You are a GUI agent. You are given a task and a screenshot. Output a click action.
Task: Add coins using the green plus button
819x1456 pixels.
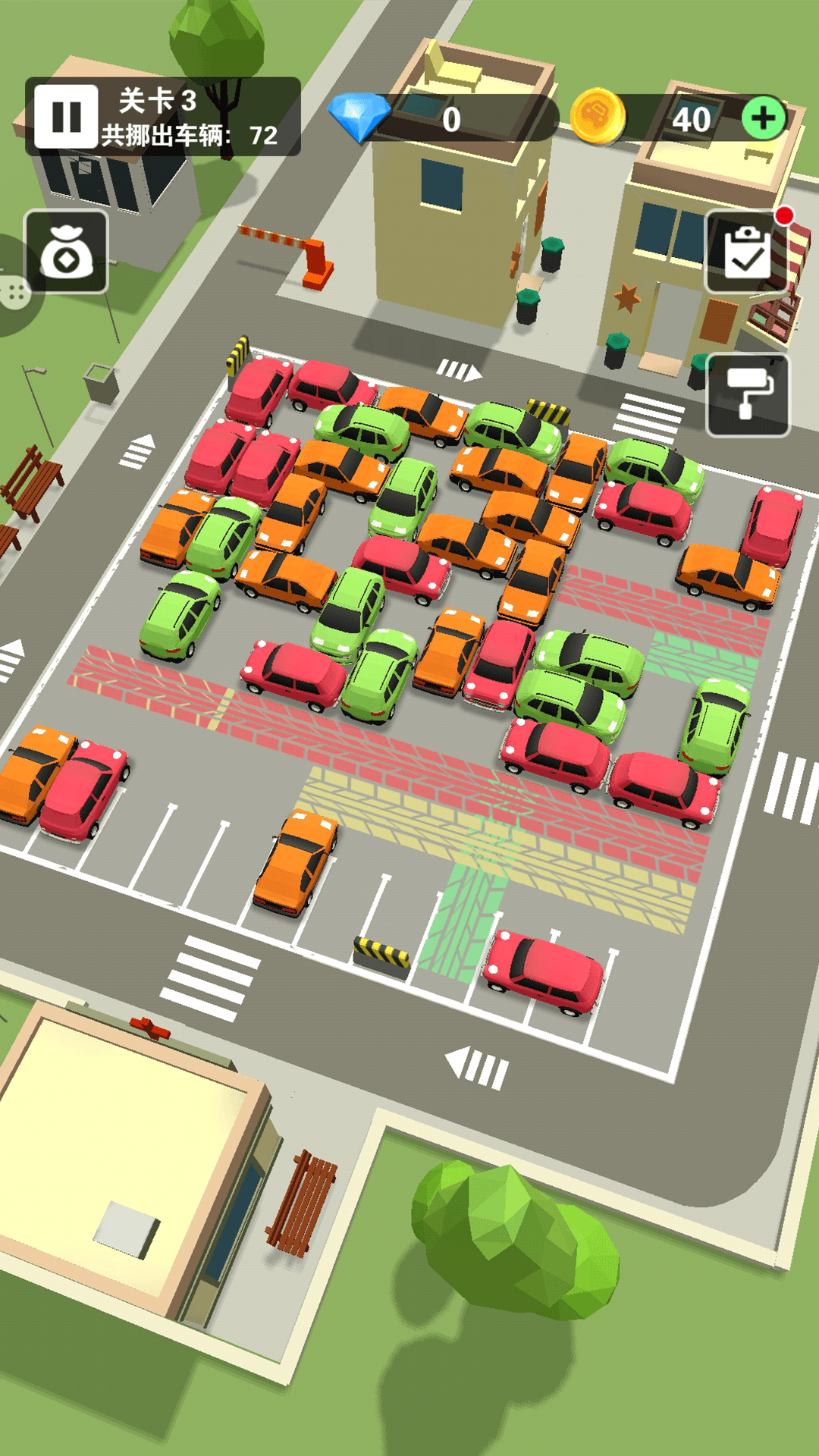click(763, 118)
